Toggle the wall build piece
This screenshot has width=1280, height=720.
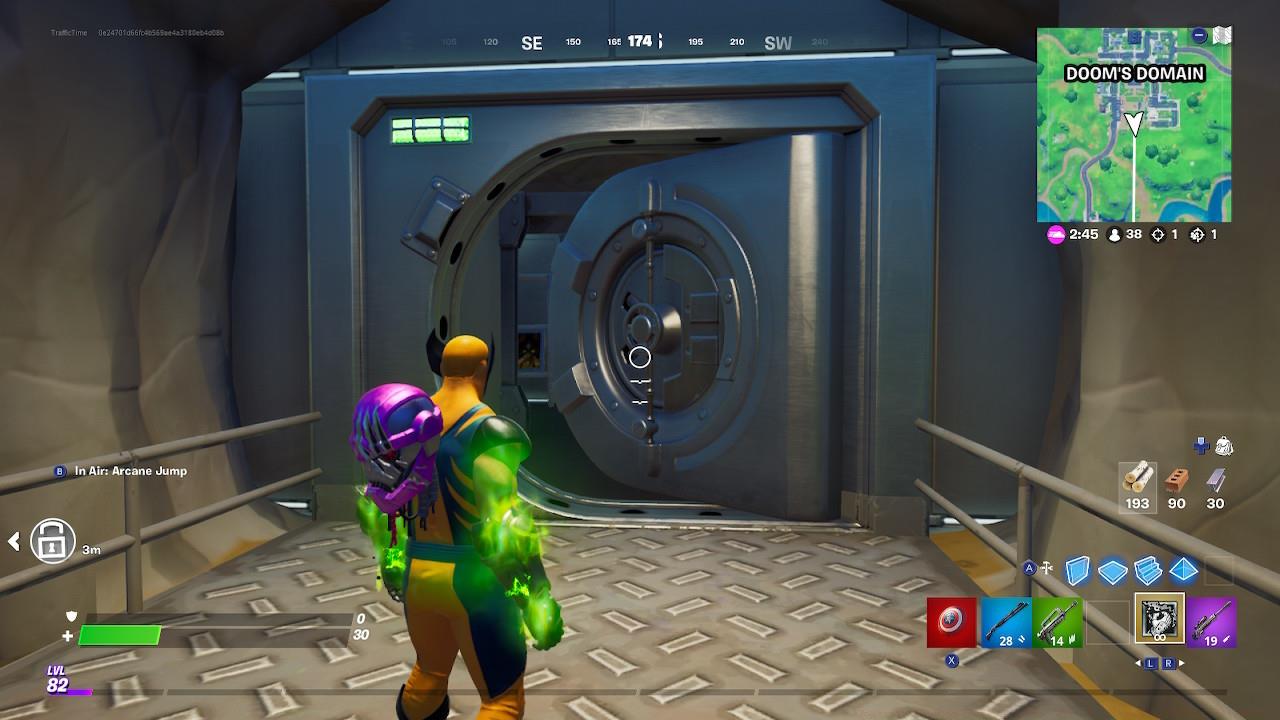pyautogui.click(x=1077, y=570)
